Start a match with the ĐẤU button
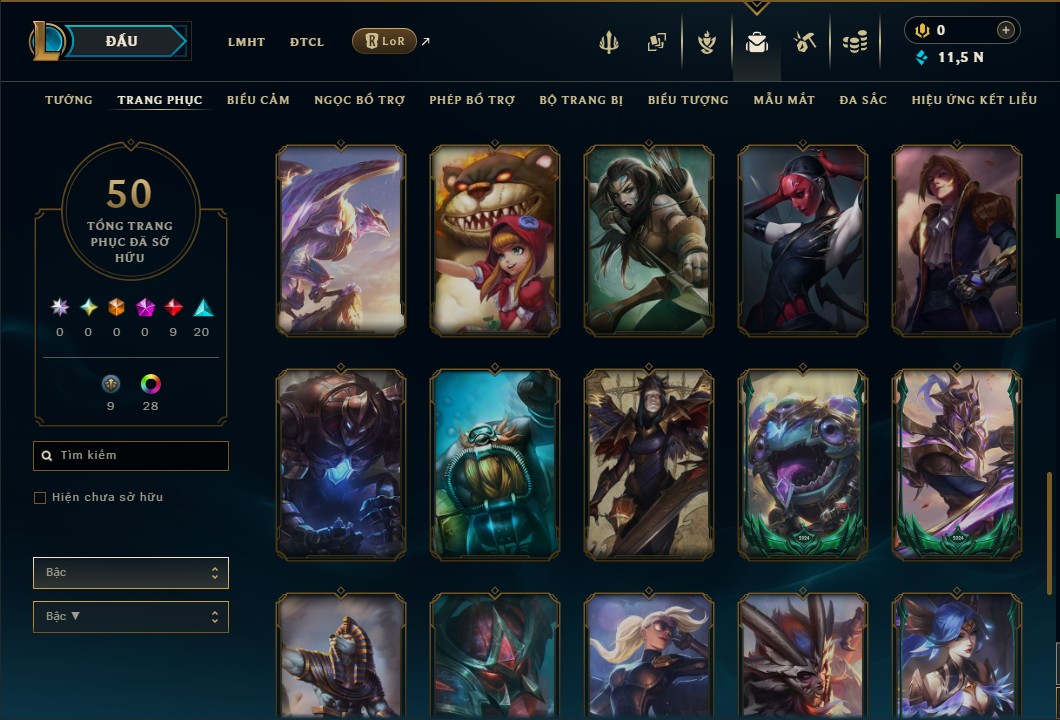The width and height of the screenshot is (1060, 720). point(122,41)
